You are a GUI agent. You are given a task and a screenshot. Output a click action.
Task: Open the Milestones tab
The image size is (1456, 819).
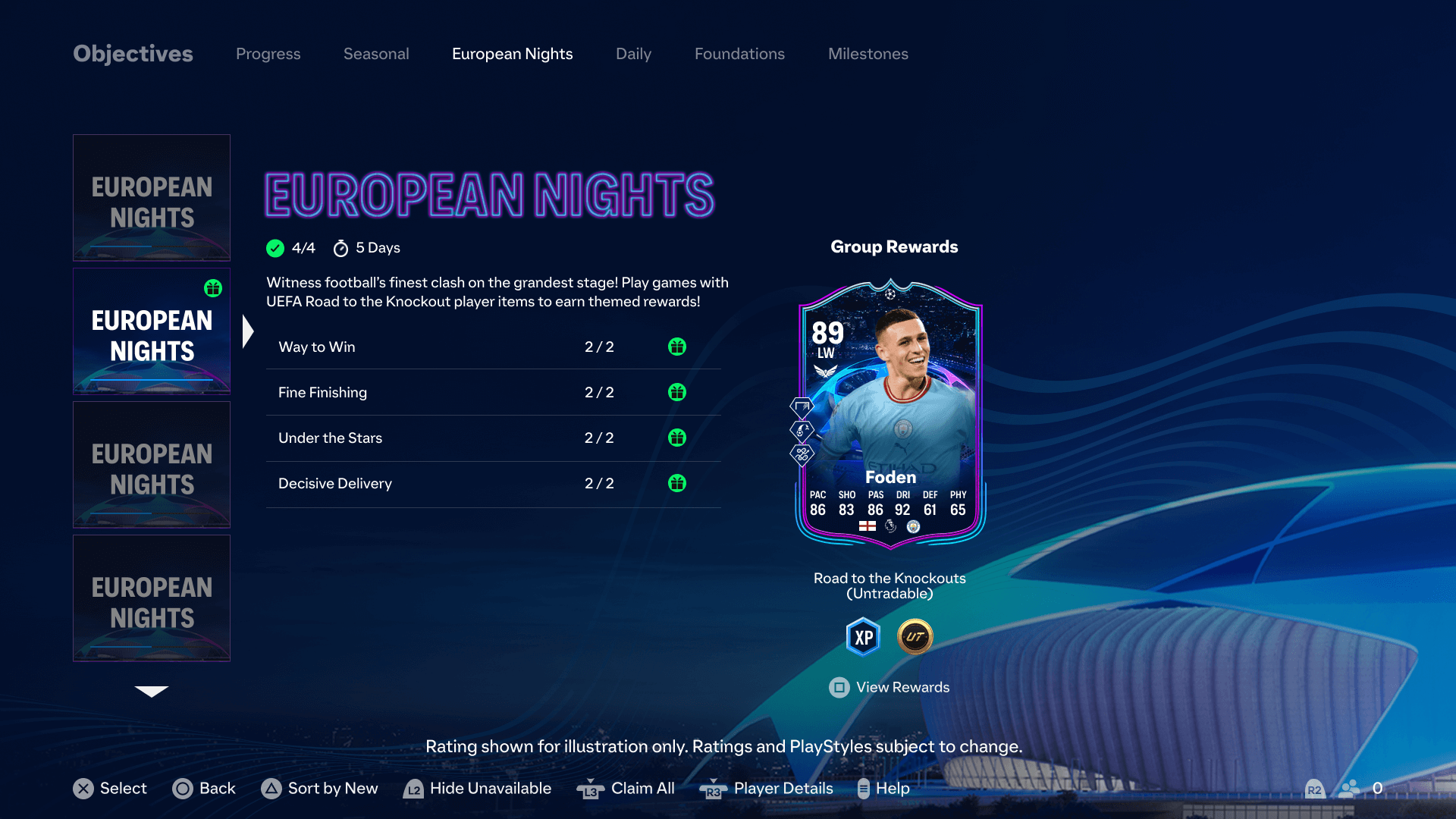(x=868, y=54)
